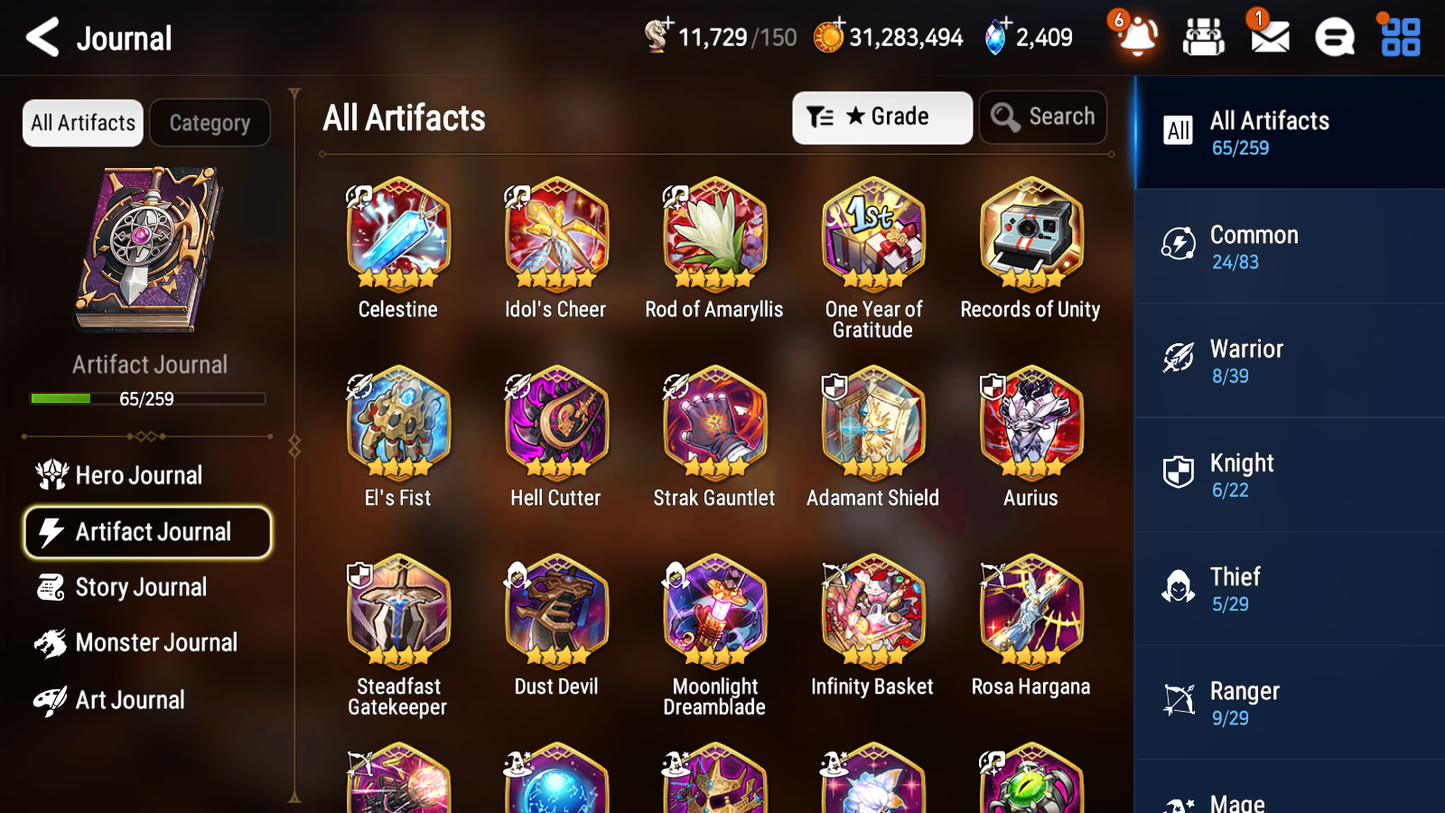This screenshot has height=813, width=1445.
Task: Open the Grade sort dropdown
Action: [882, 117]
